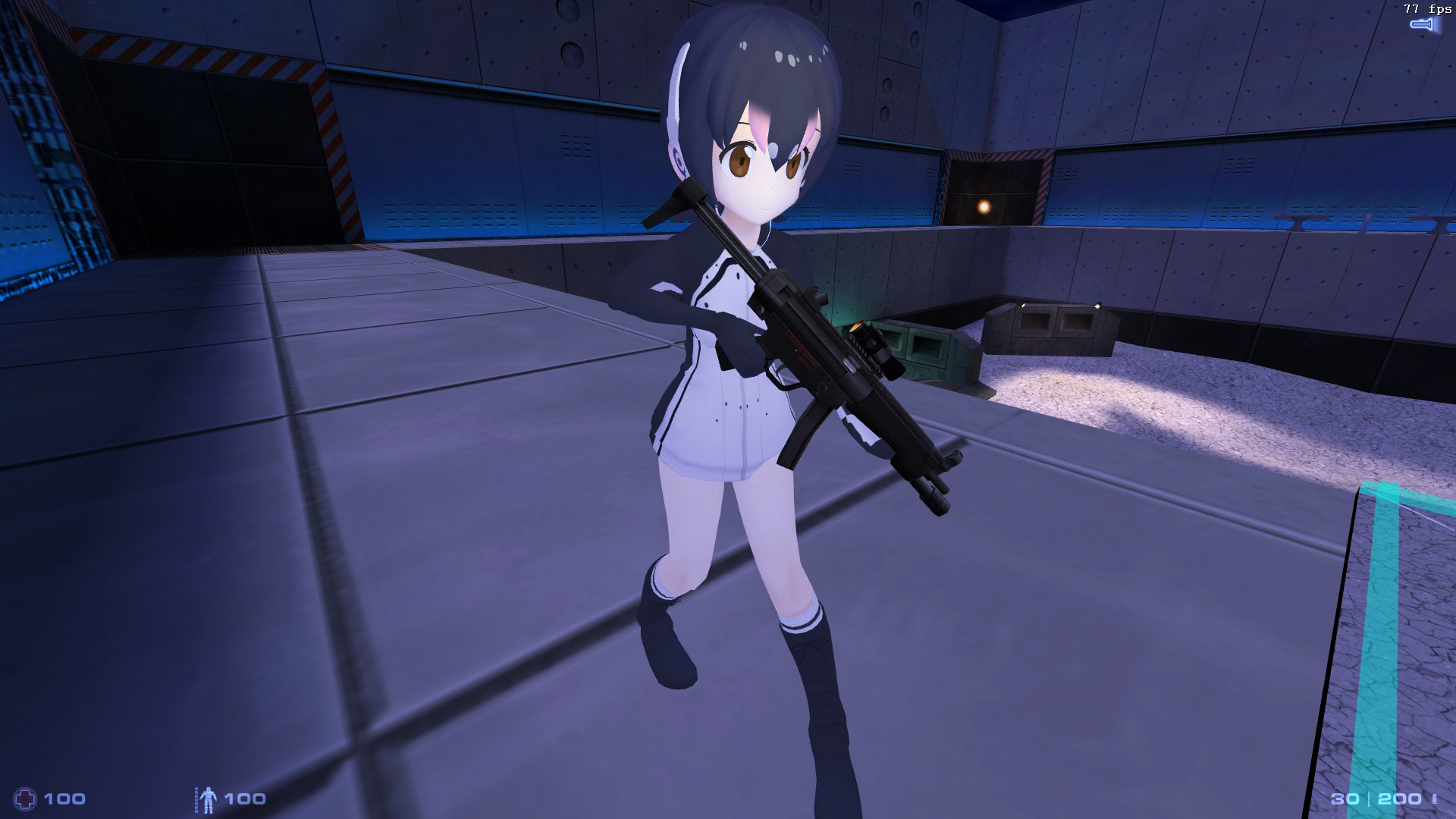Click the red medical cross inside the circle
The image size is (1456, 819).
(25, 798)
